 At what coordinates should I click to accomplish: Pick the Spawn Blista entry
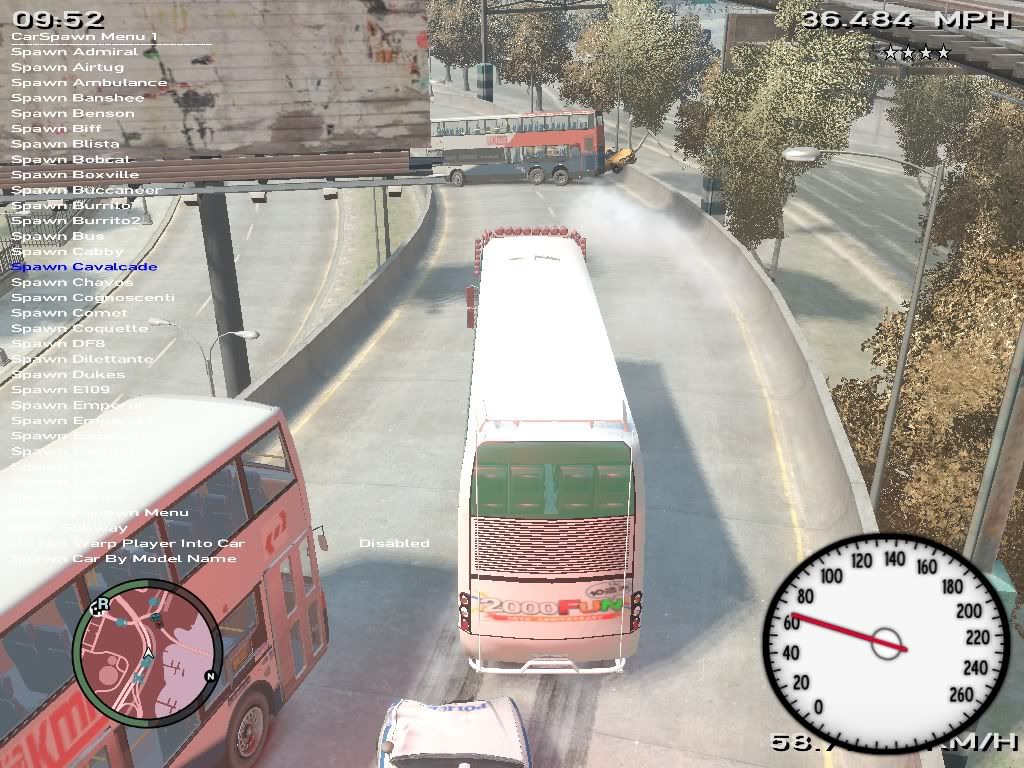click(x=65, y=144)
